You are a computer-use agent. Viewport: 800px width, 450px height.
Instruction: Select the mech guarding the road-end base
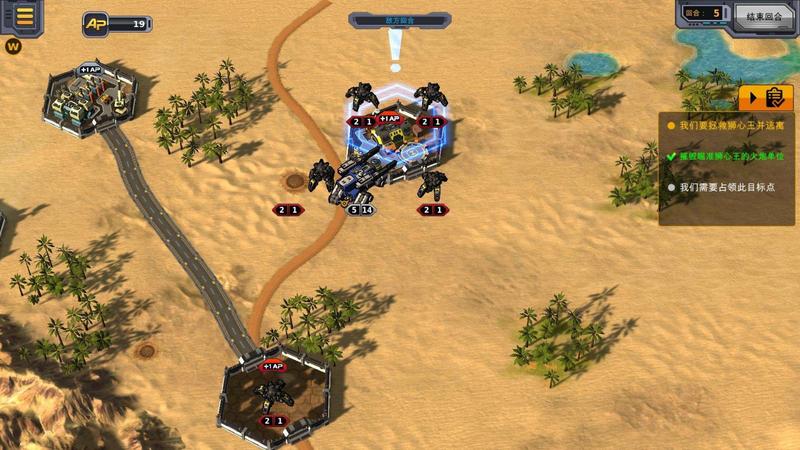coord(270,393)
